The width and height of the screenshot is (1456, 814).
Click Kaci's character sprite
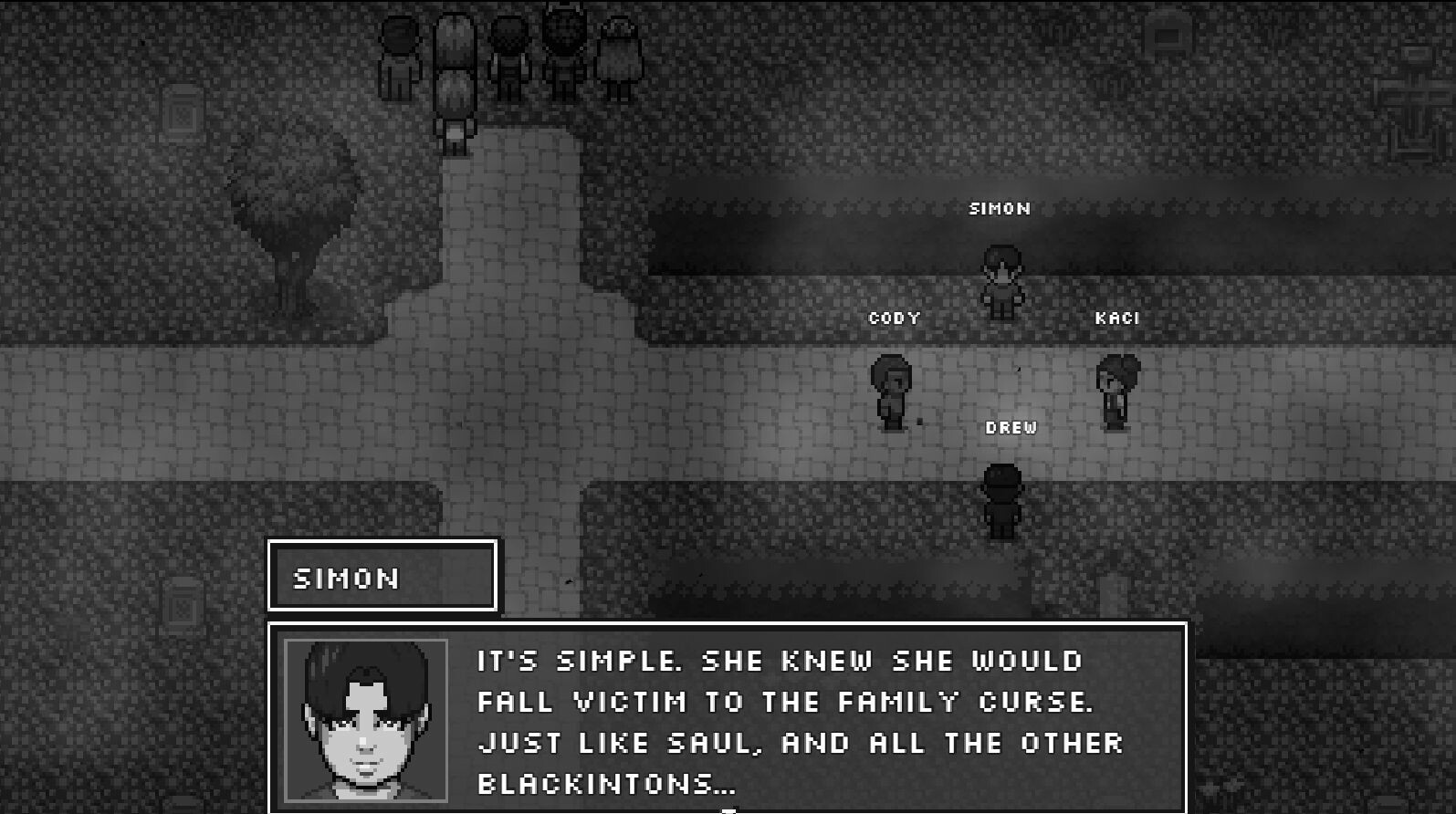point(1114,391)
